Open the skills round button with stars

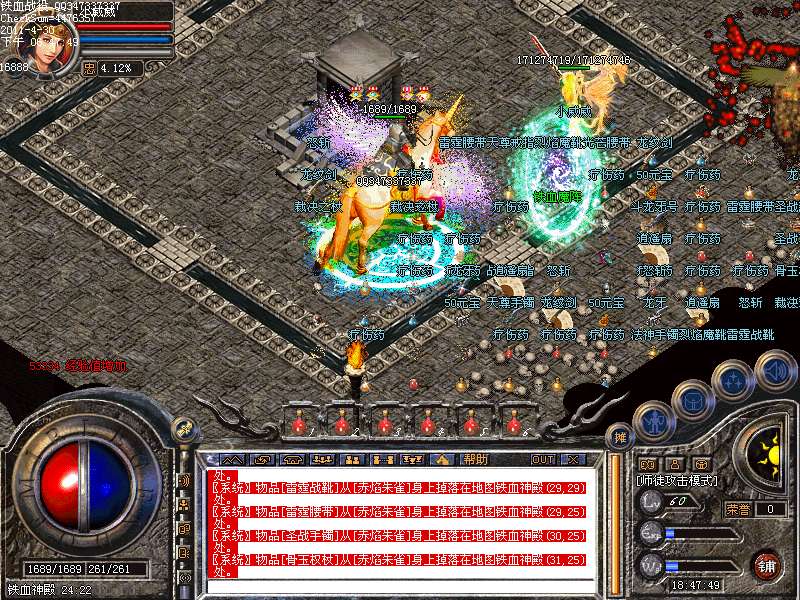pyautogui.click(x=733, y=381)
